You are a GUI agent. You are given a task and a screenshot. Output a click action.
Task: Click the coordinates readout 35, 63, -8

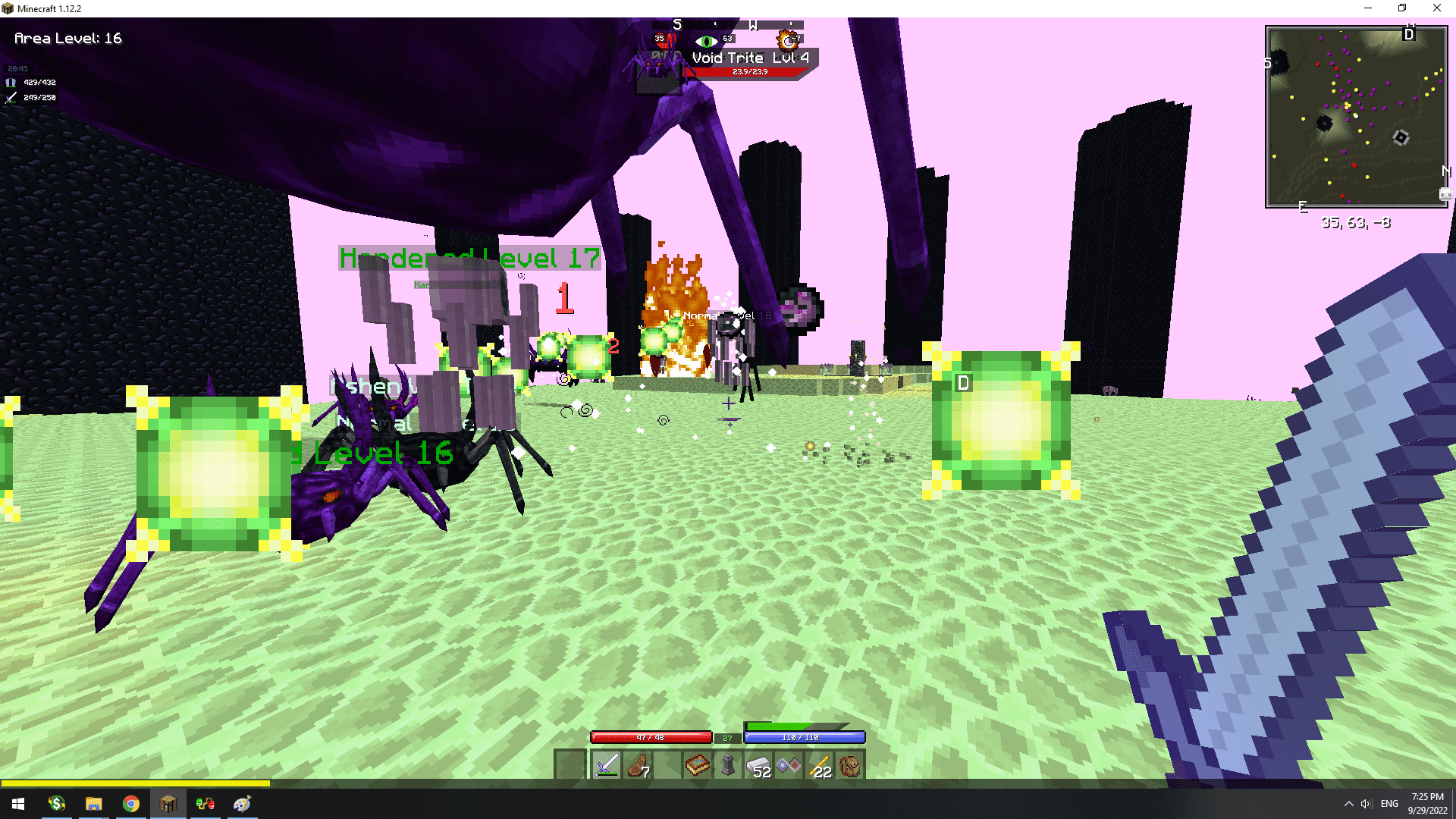pos(1355,222)
